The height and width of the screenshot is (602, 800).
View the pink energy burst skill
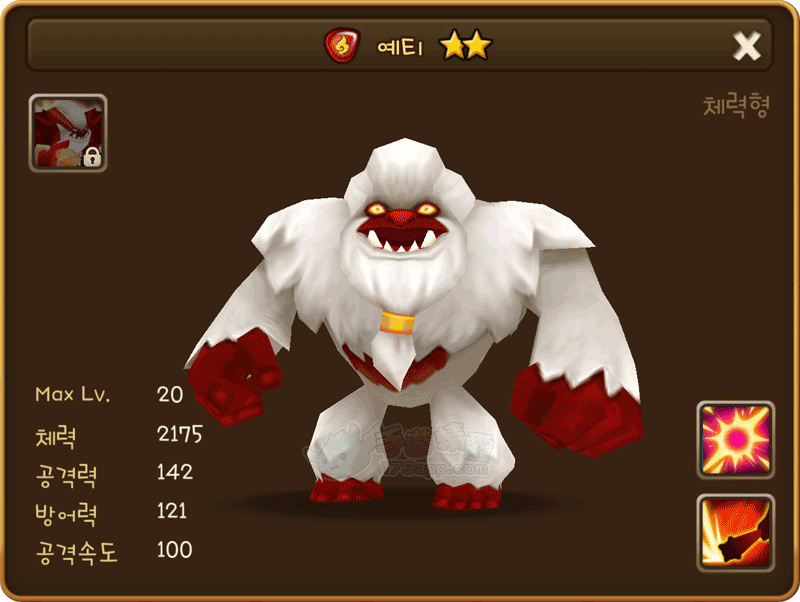point(735,440)
